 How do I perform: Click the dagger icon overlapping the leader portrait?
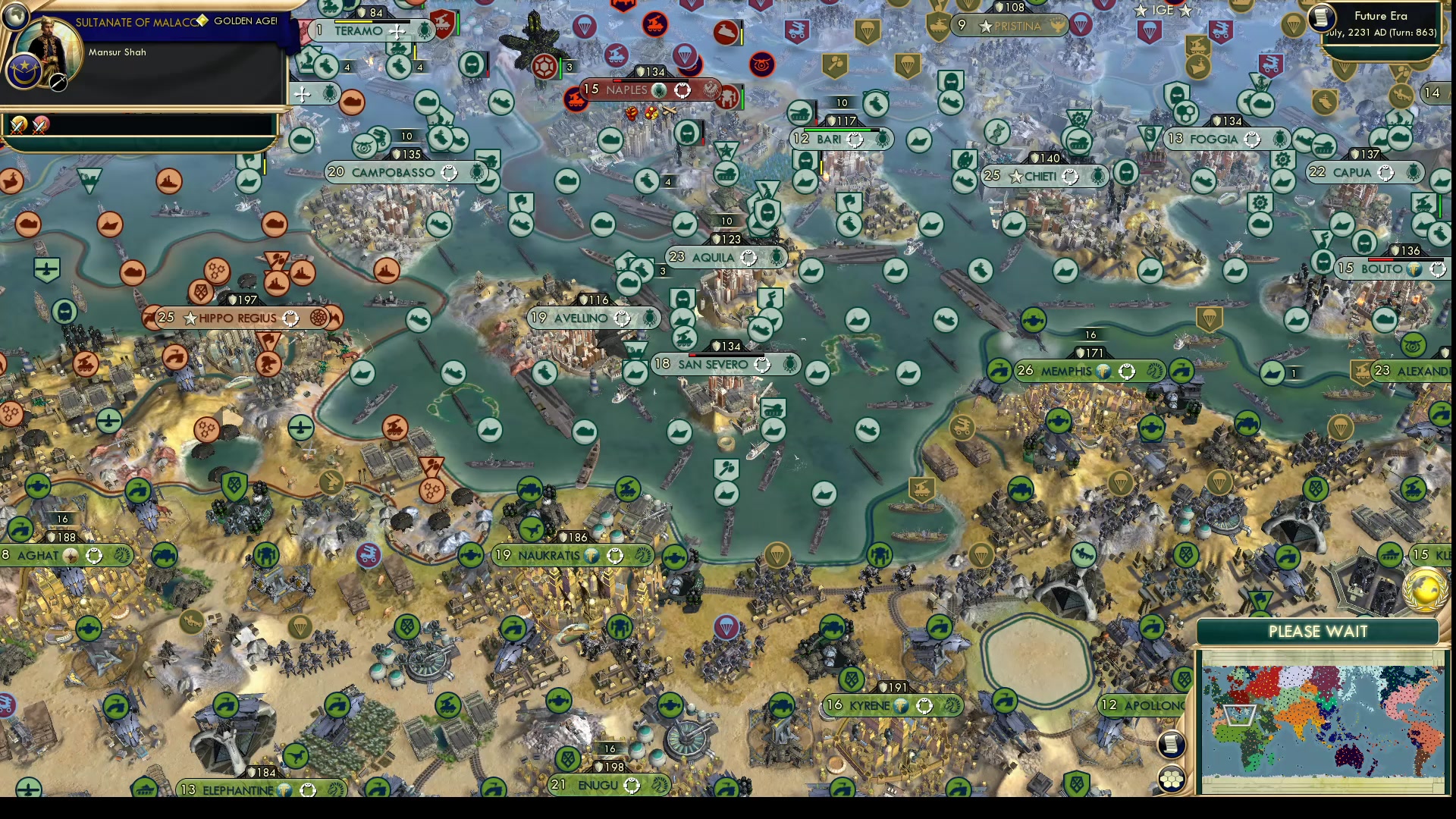pos(58,82)
